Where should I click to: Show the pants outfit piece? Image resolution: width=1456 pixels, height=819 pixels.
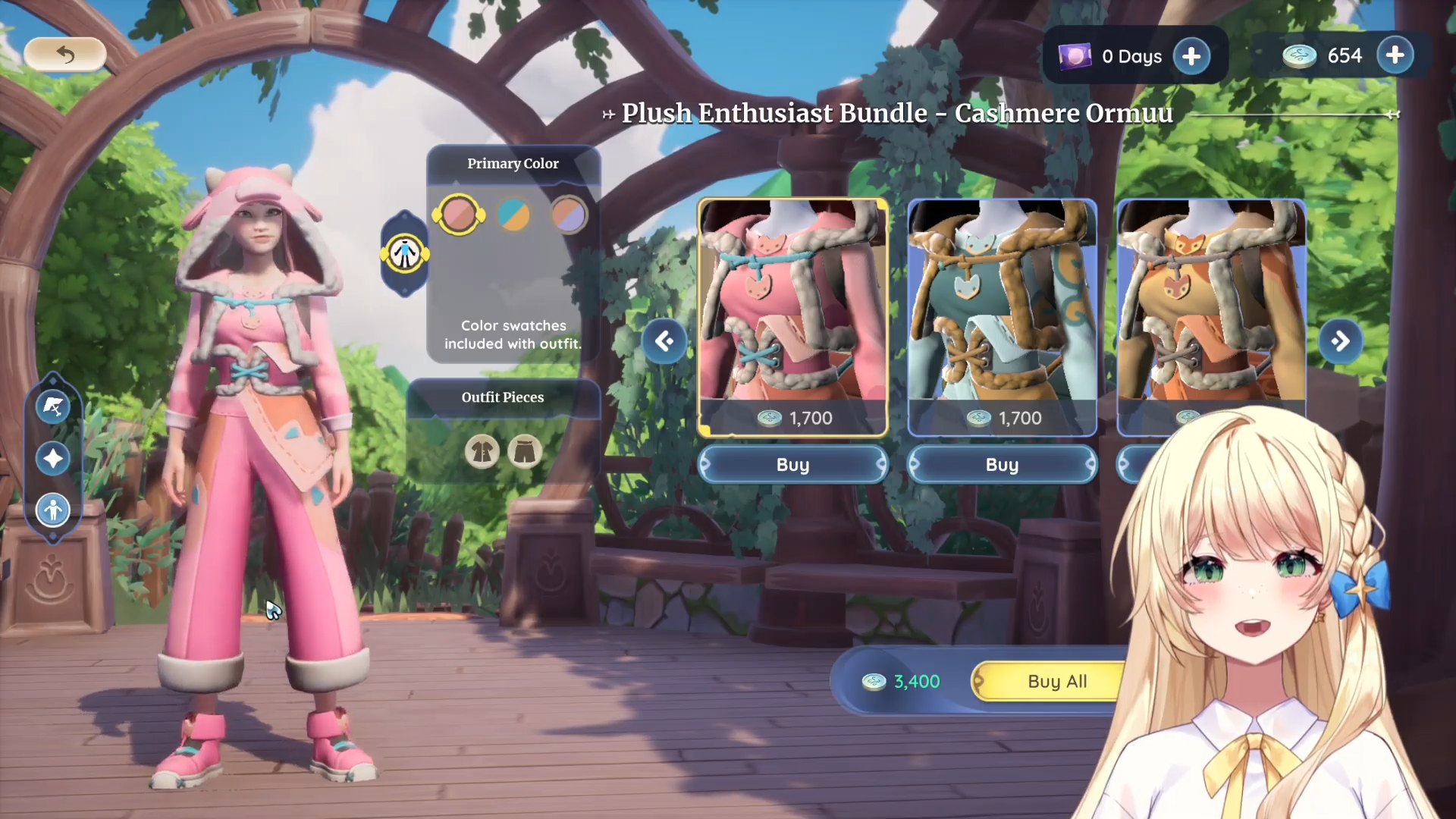[525, 452]
